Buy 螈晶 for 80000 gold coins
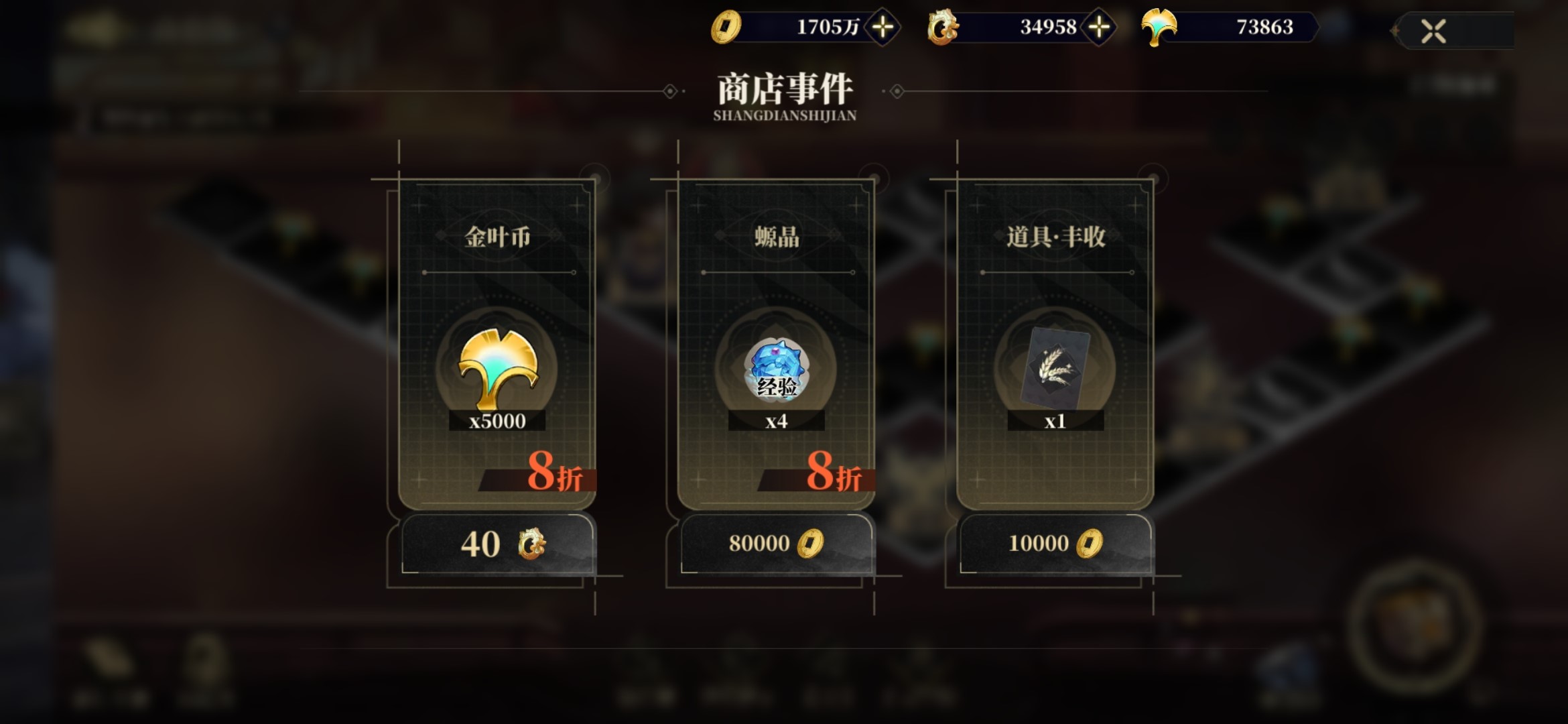The image size is (1568, 724). tap(776, 544)
